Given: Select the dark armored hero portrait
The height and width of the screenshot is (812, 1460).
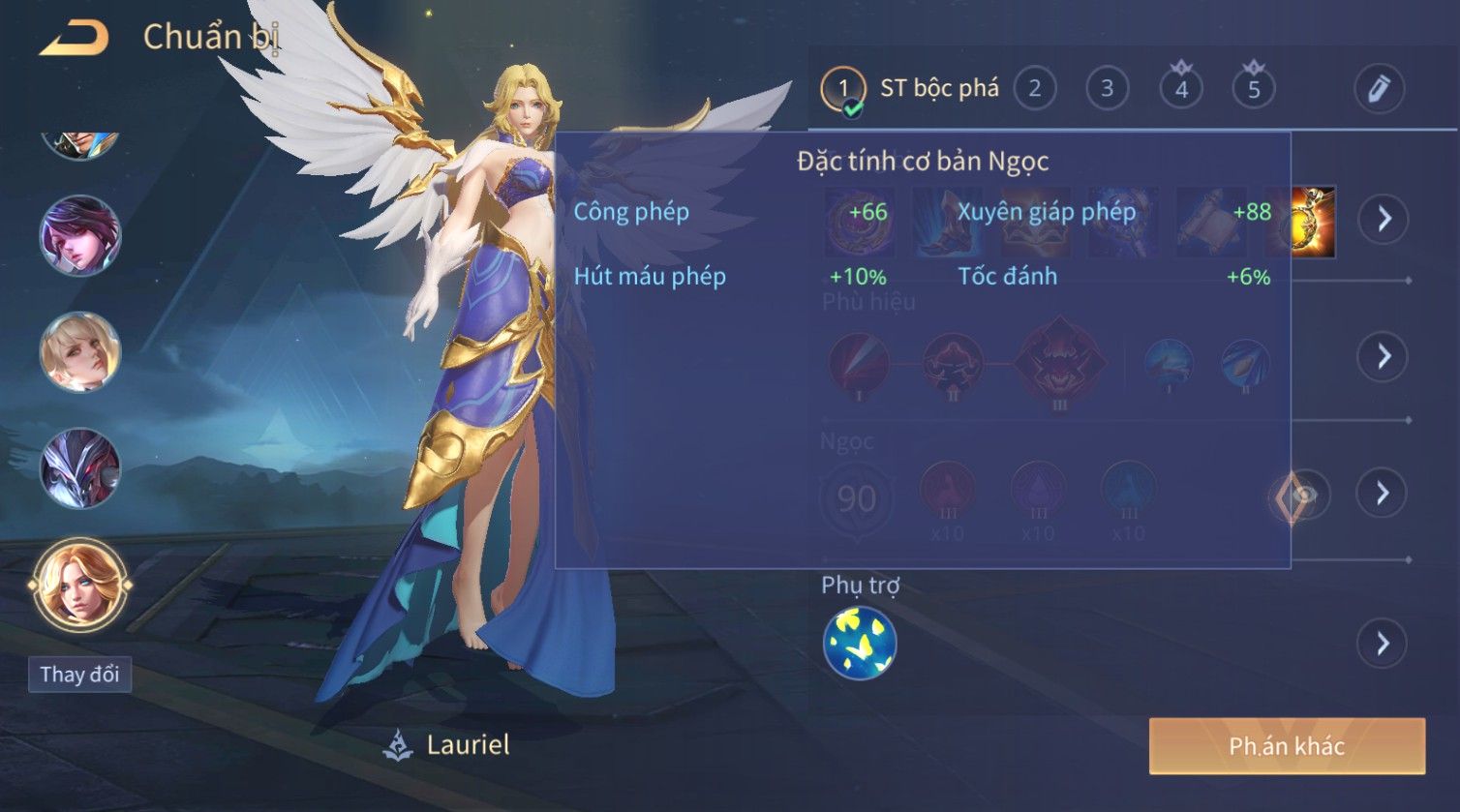Looking at the screenshot, I should 79,468.
